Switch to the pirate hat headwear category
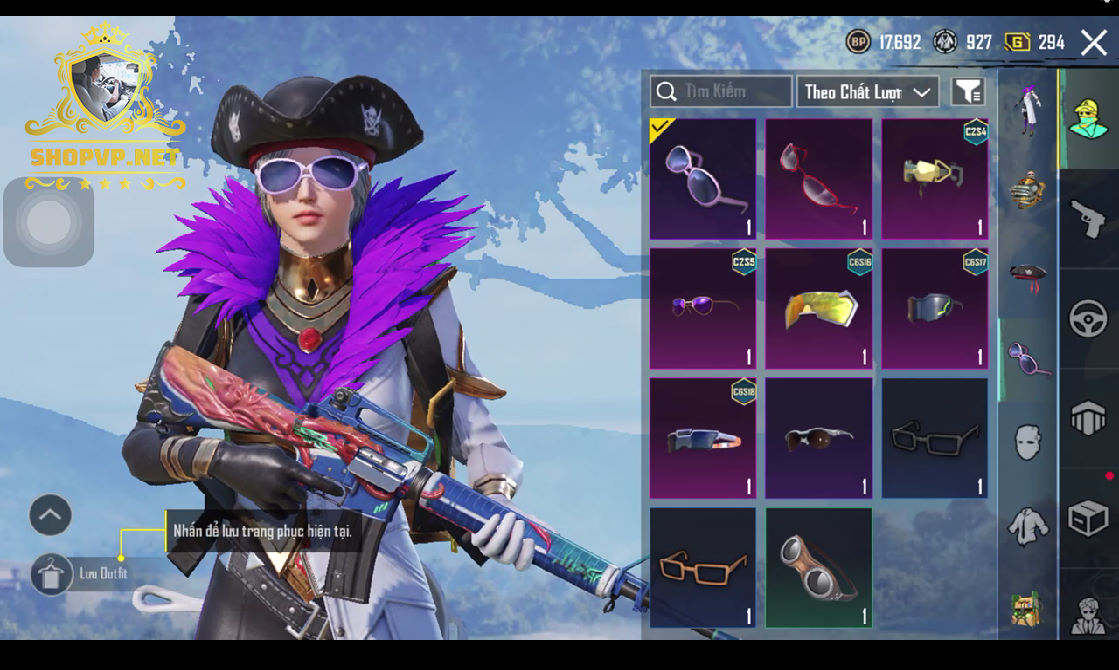Screen dimensions: 1119x670 (x=1027, y=277)
